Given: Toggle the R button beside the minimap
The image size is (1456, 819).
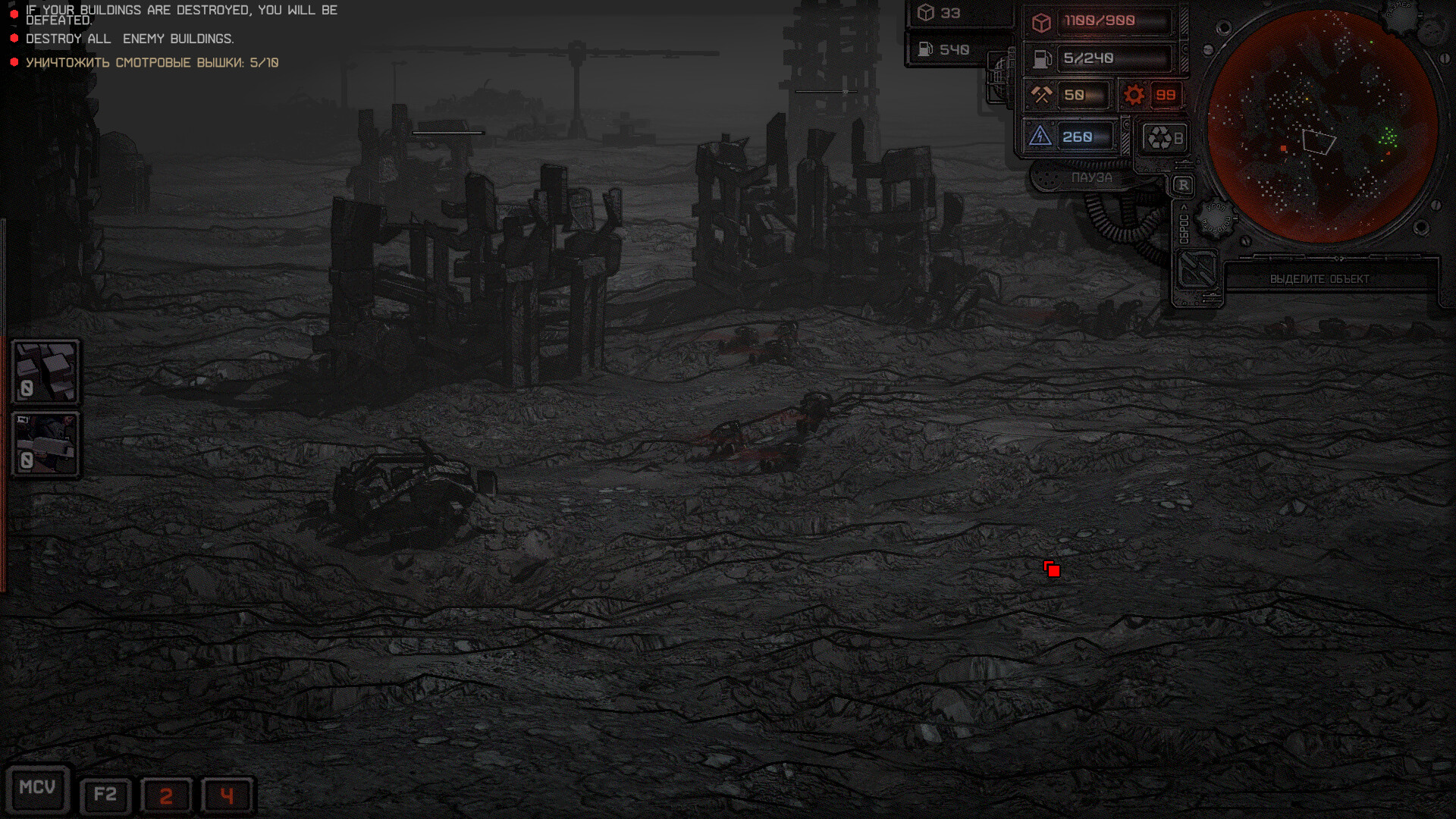Looking at the screenshot, I should tap(1181, 184).
